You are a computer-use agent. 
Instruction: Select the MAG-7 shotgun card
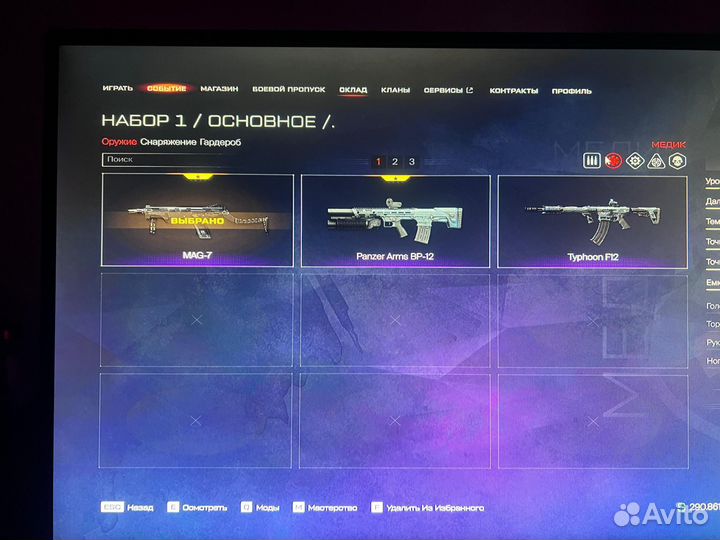point(197,220)
